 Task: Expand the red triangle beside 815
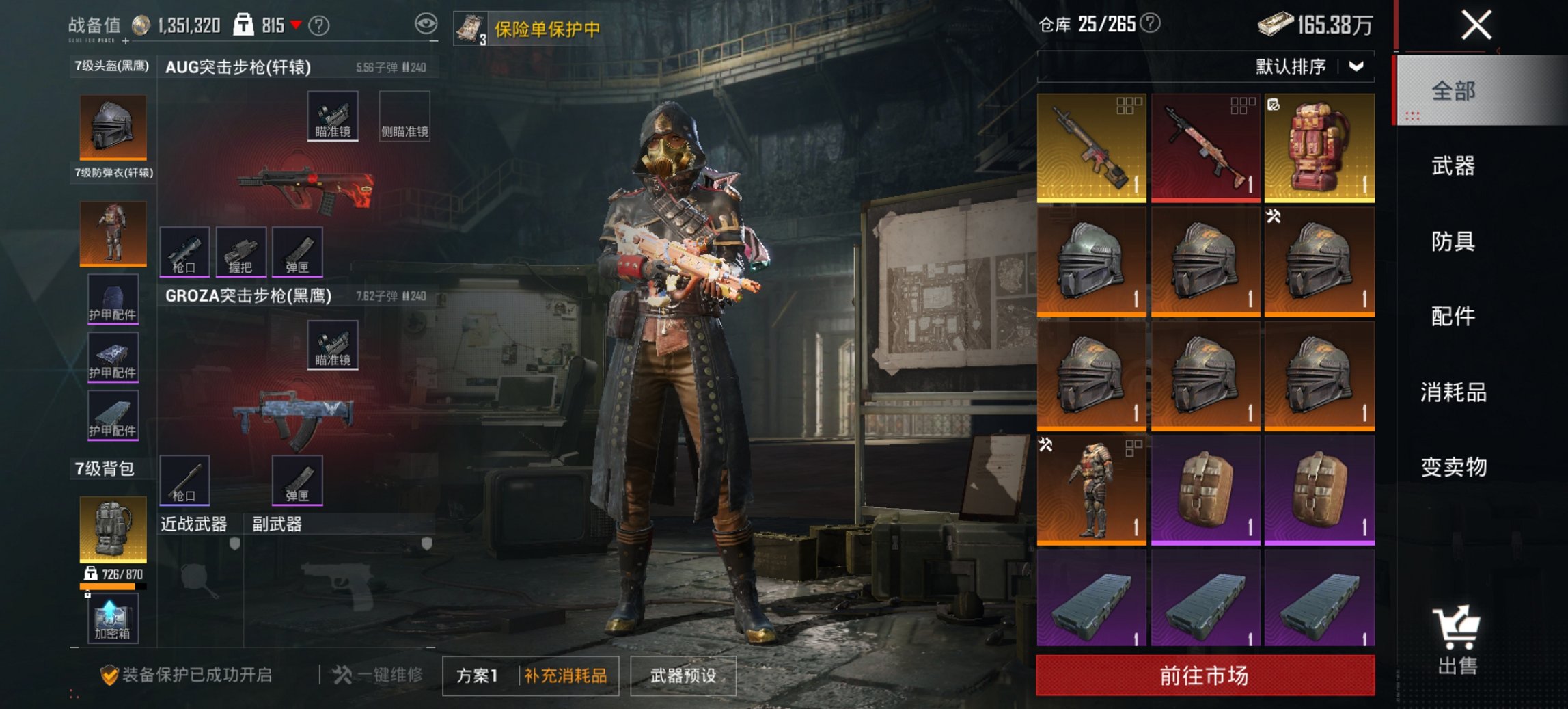[x=295, y=24]
